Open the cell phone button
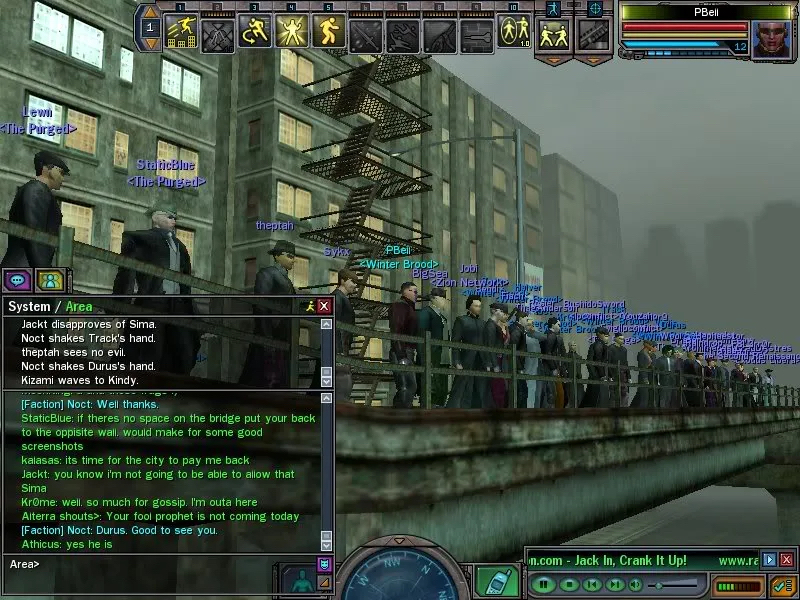 click(490, 581)
